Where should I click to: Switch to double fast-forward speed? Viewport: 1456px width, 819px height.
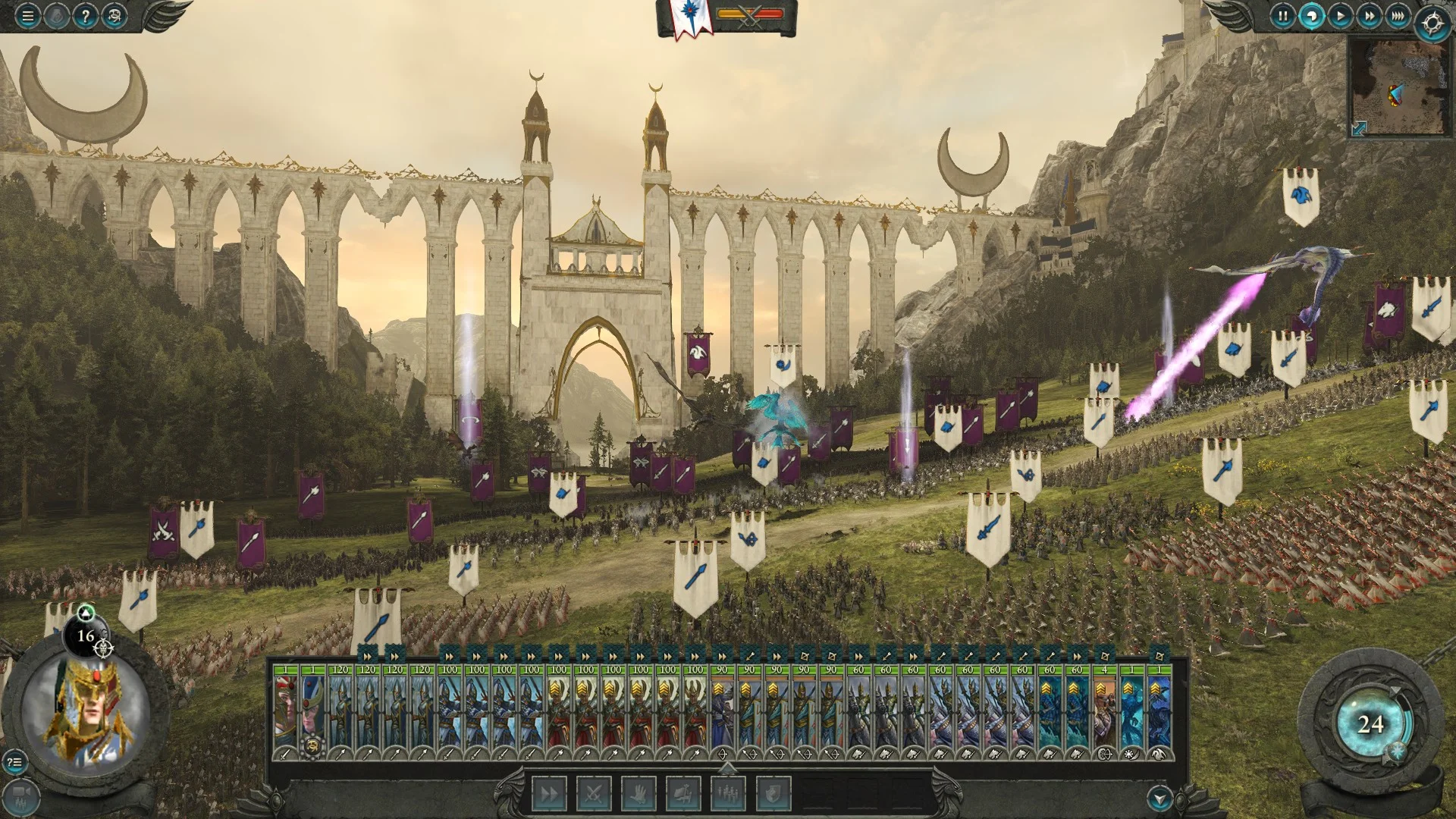pos(1369,15)
